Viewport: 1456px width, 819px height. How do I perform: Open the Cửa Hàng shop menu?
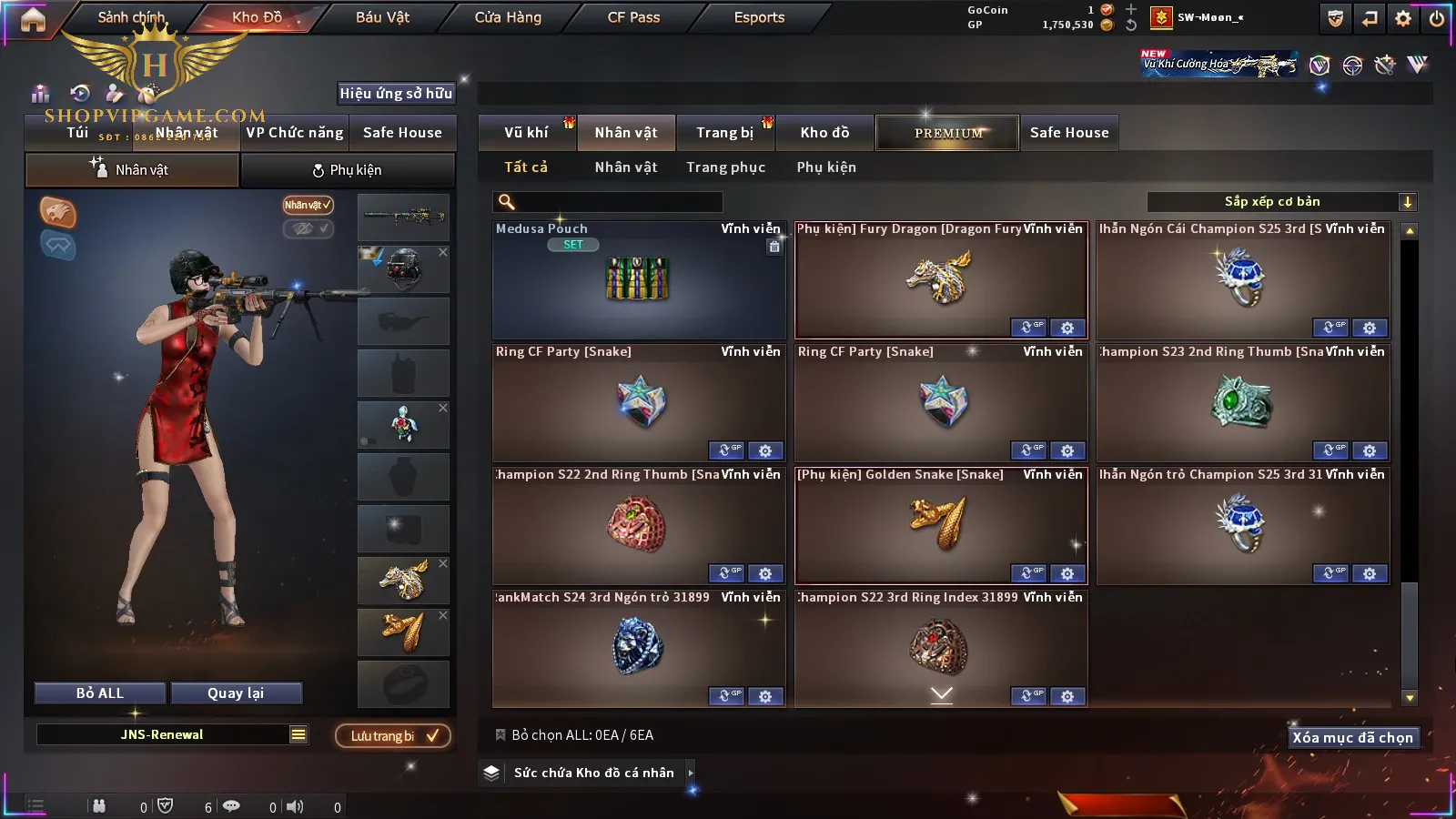pyautogui.click(x=508, y=17)
